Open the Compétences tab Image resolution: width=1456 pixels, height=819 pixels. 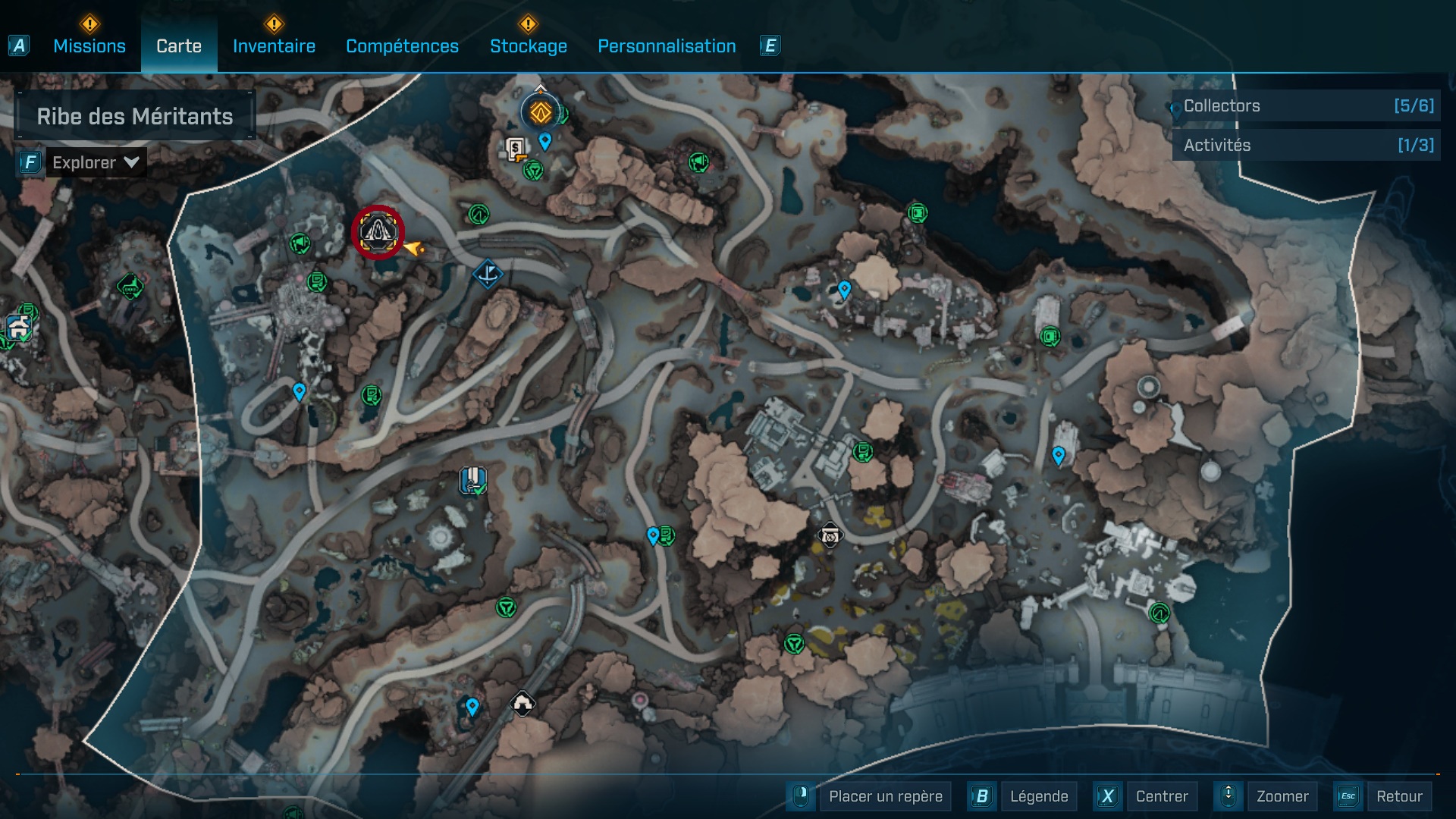click(402, 46)
